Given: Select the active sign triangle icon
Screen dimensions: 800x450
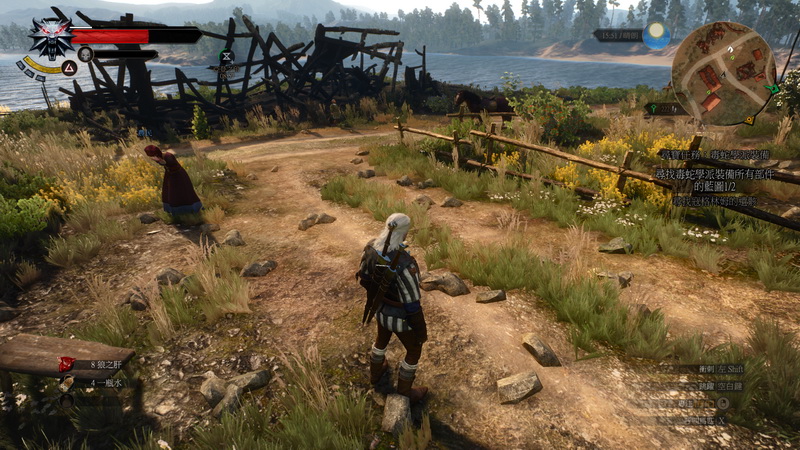Looking at the screenshot, I should coord(69,68).
